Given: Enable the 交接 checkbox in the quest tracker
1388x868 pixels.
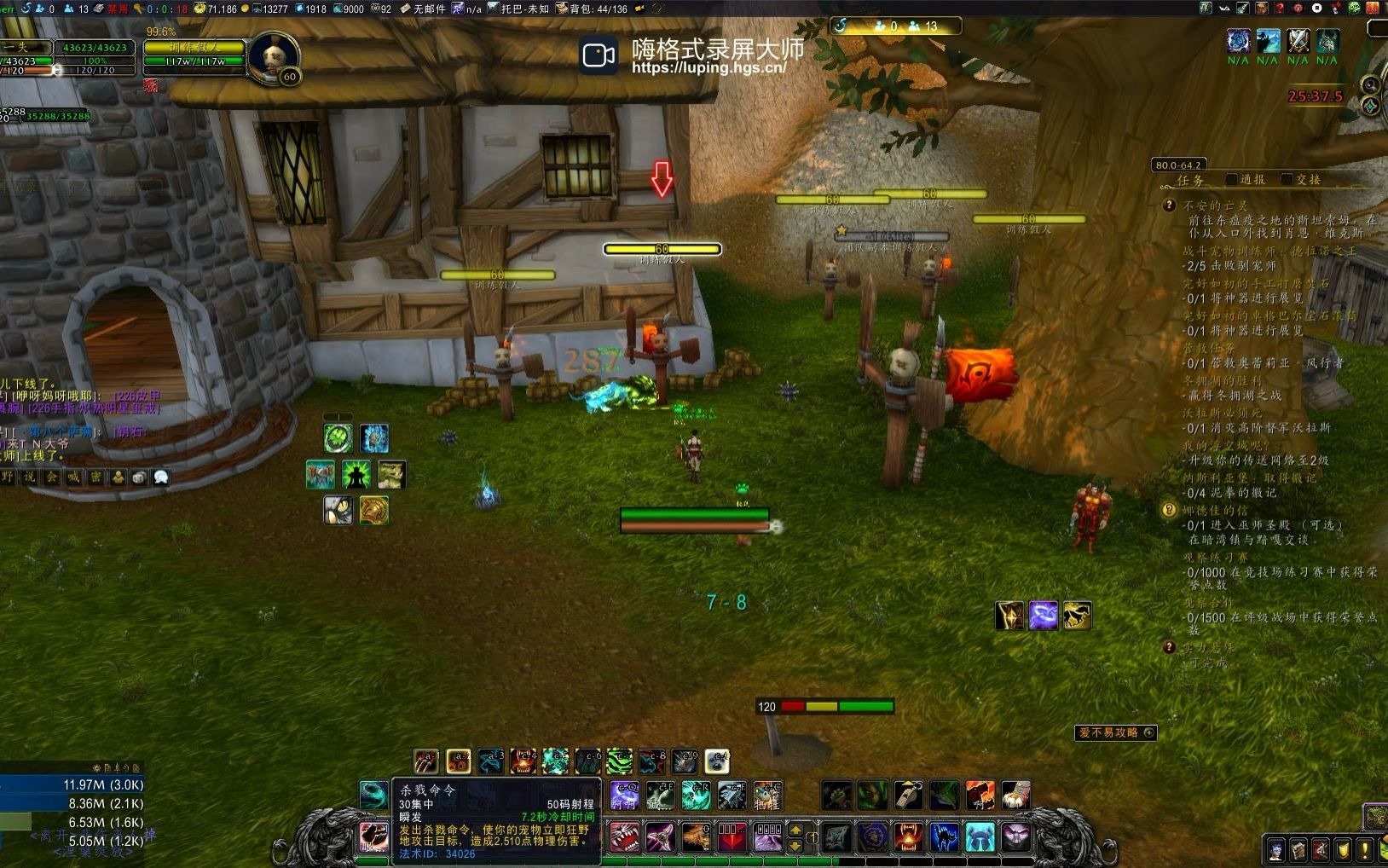Looking at the screenshot, I should [1286, 178].
